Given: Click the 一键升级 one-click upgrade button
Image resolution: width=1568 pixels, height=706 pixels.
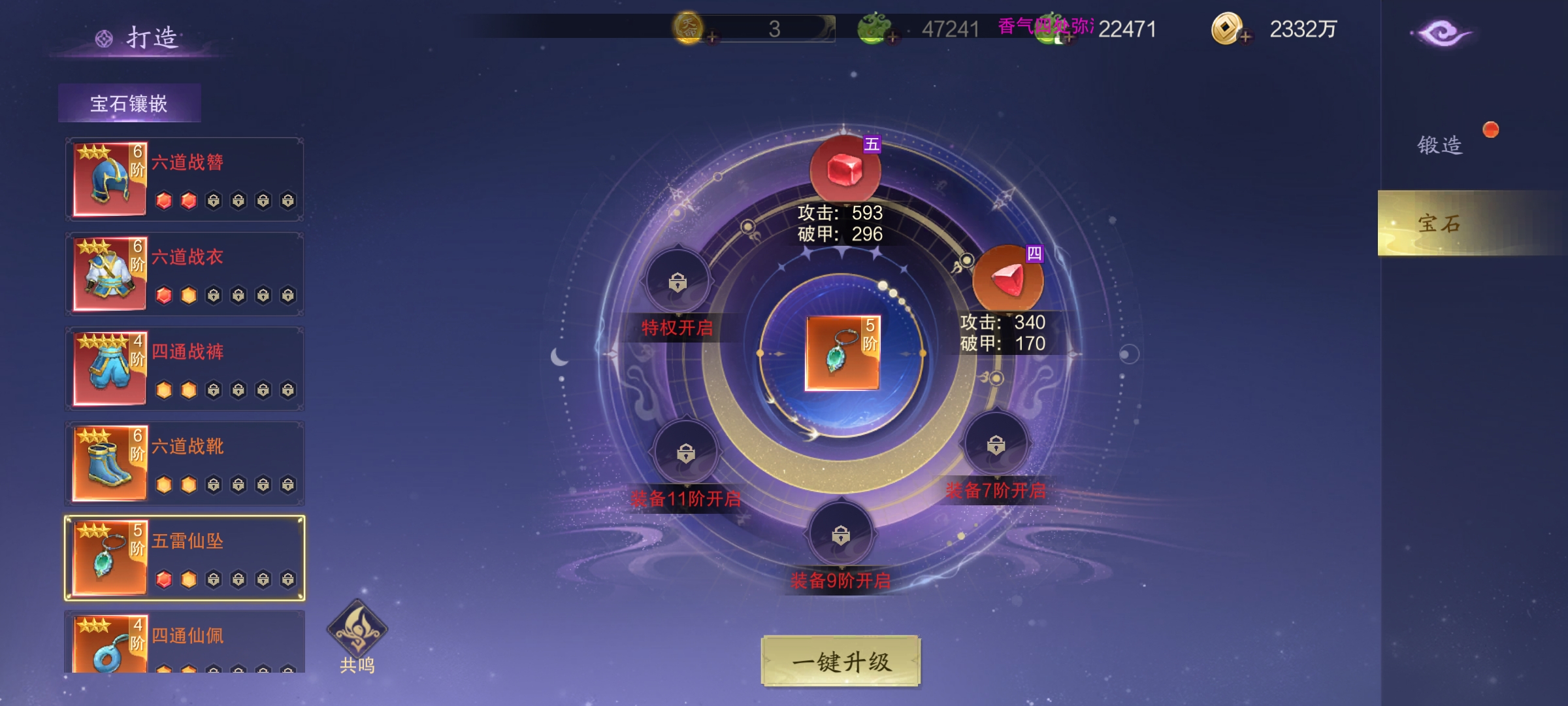Looking at the screenshot, I should (x=841, y=662).
